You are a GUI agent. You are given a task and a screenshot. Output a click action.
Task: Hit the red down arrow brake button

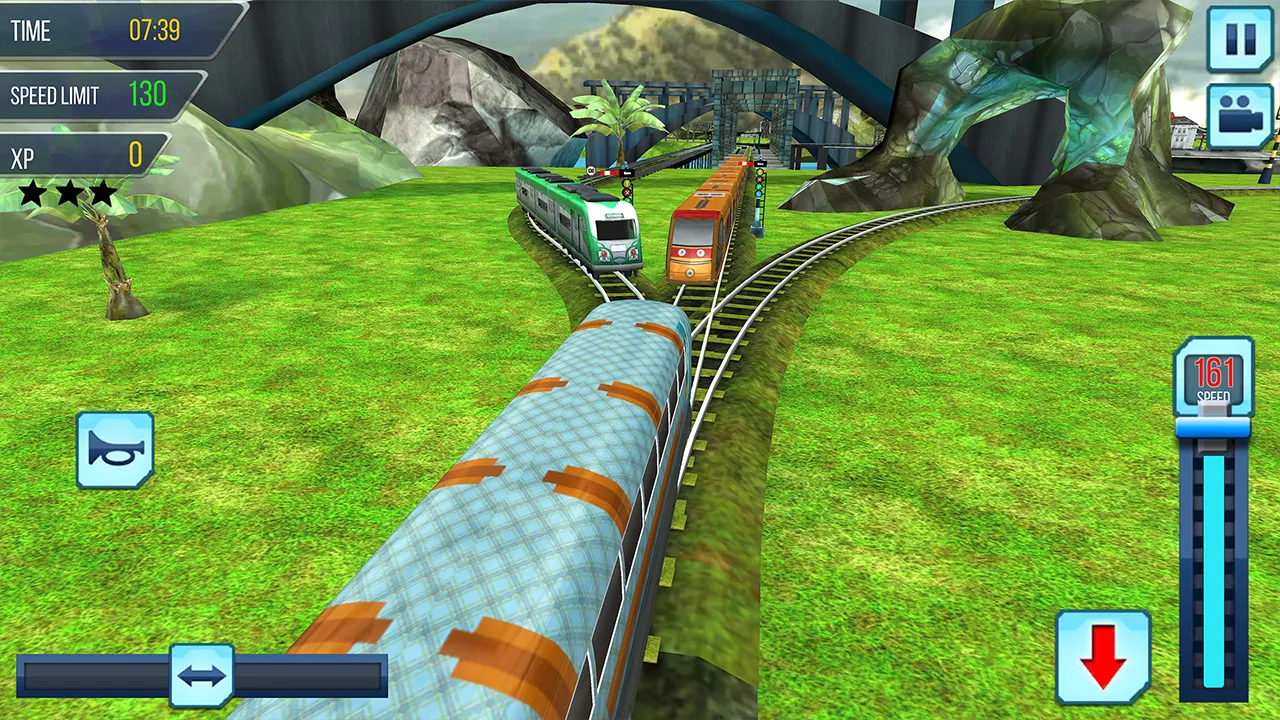[1103, 656]
